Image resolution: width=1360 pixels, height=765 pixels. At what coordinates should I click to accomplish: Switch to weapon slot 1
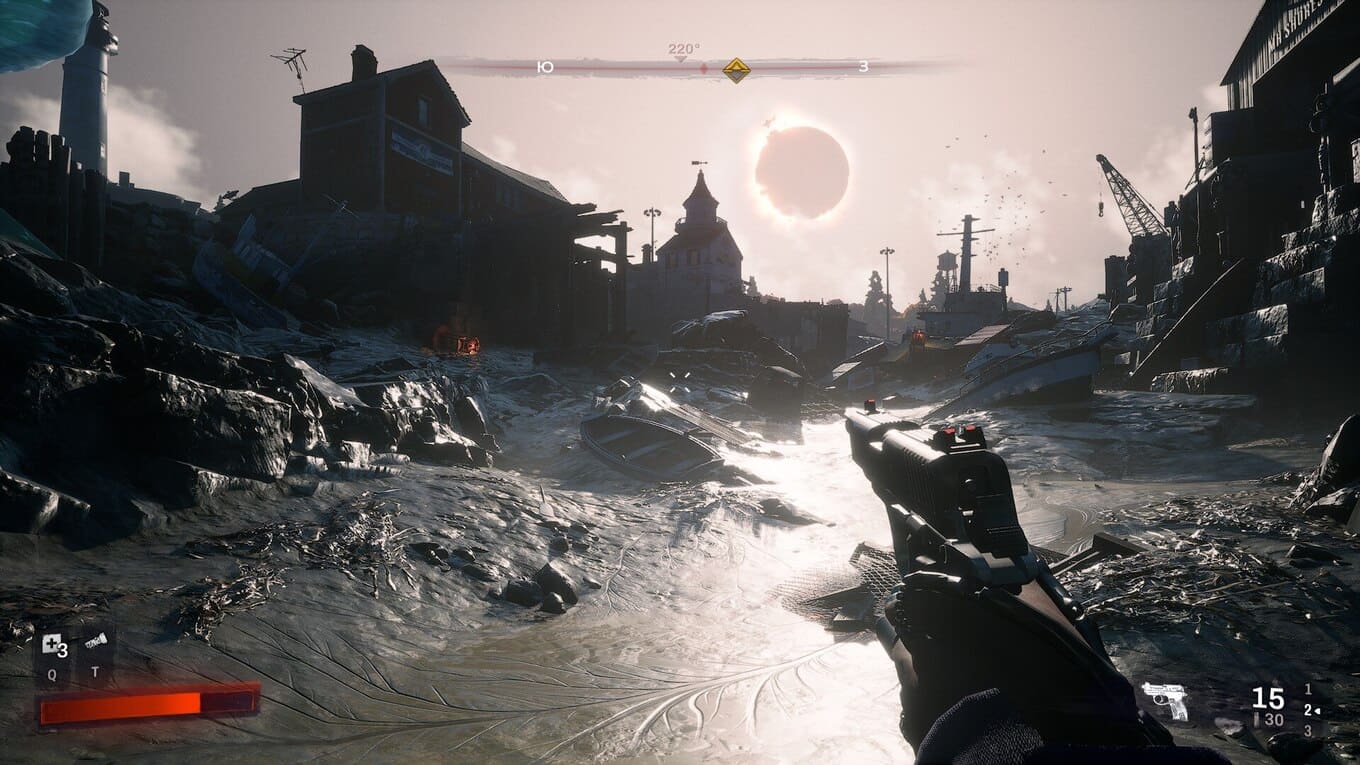[x=1308, y=690]
